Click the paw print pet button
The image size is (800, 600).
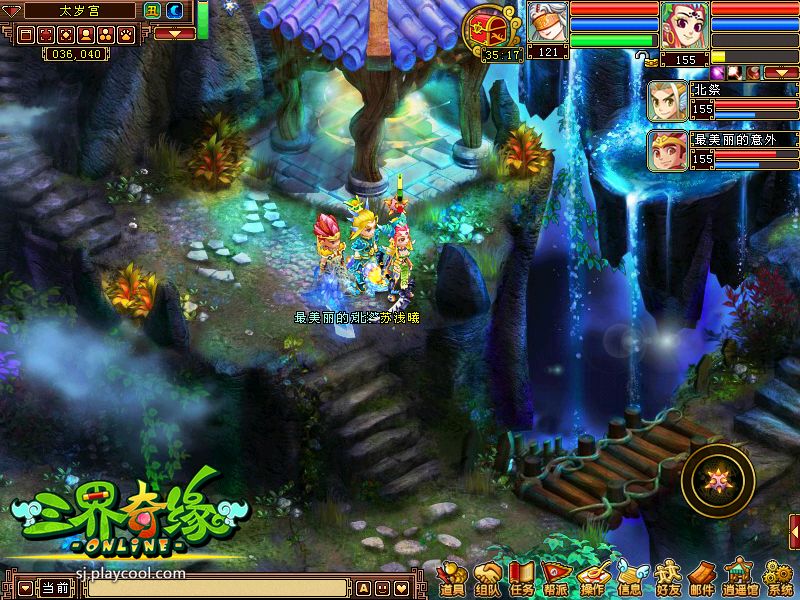126,34
